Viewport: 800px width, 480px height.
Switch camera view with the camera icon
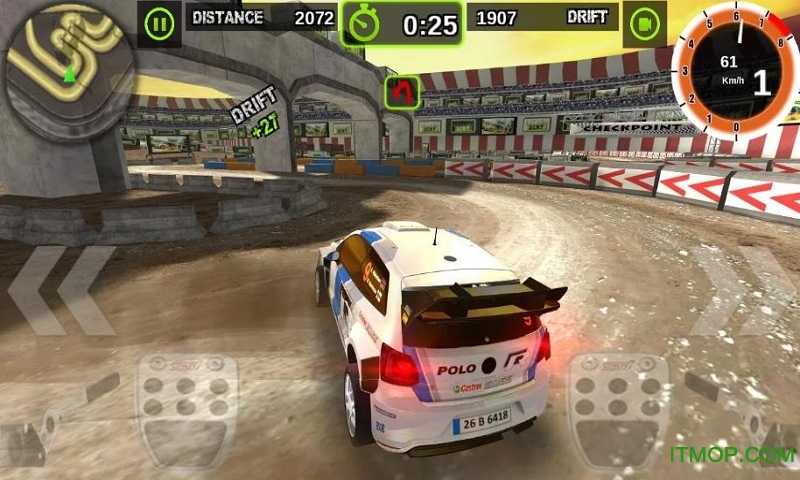pos(646,22)
